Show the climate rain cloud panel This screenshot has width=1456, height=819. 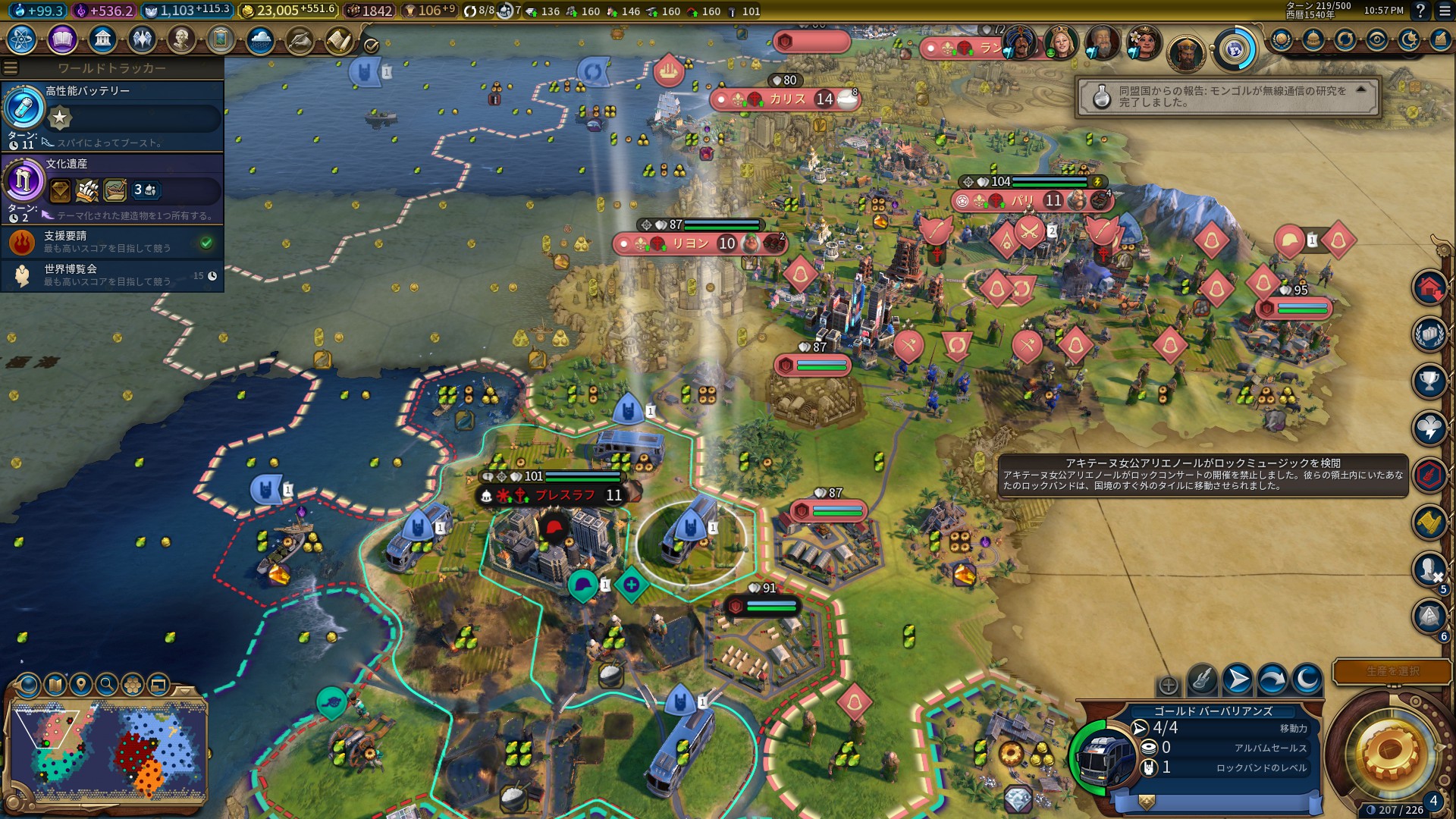(260, 39)
